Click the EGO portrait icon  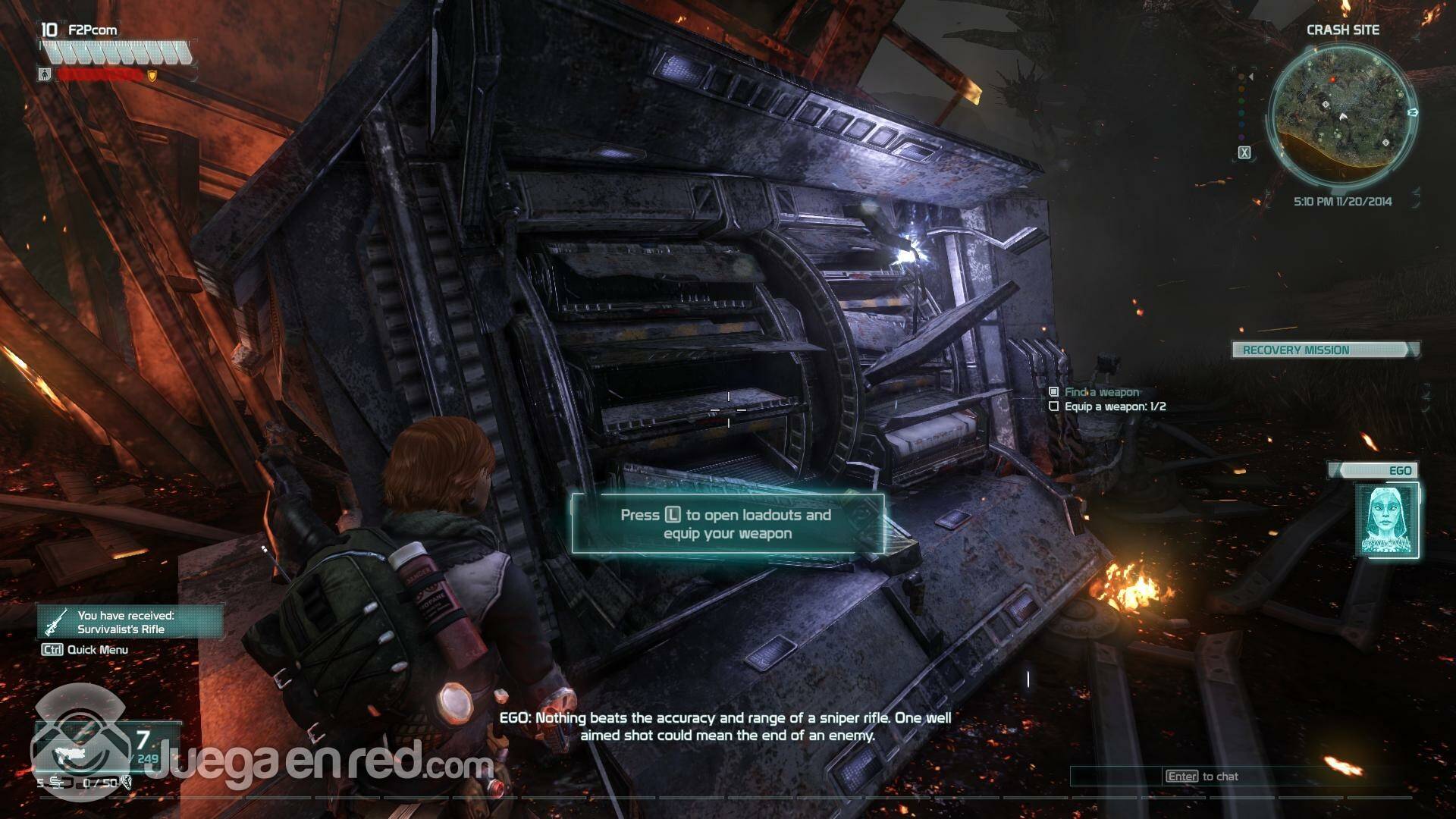pos(1386,520)
